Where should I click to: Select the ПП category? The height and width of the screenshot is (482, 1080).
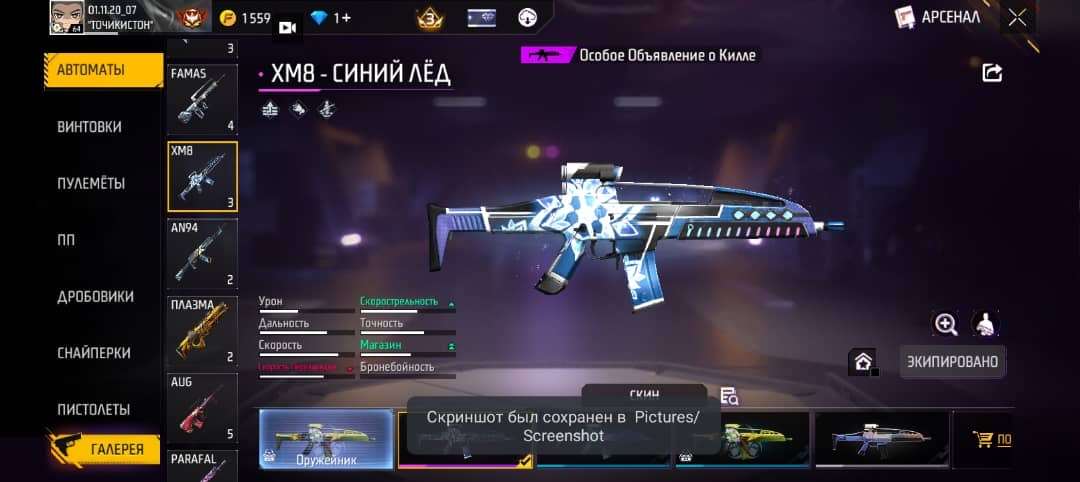[x=67, y=240]
